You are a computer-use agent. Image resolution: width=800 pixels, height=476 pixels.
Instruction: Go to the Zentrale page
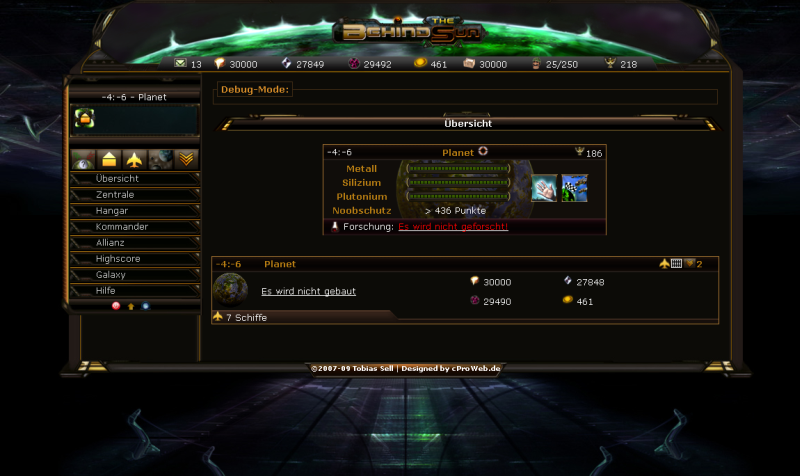[x=115, y=195]
